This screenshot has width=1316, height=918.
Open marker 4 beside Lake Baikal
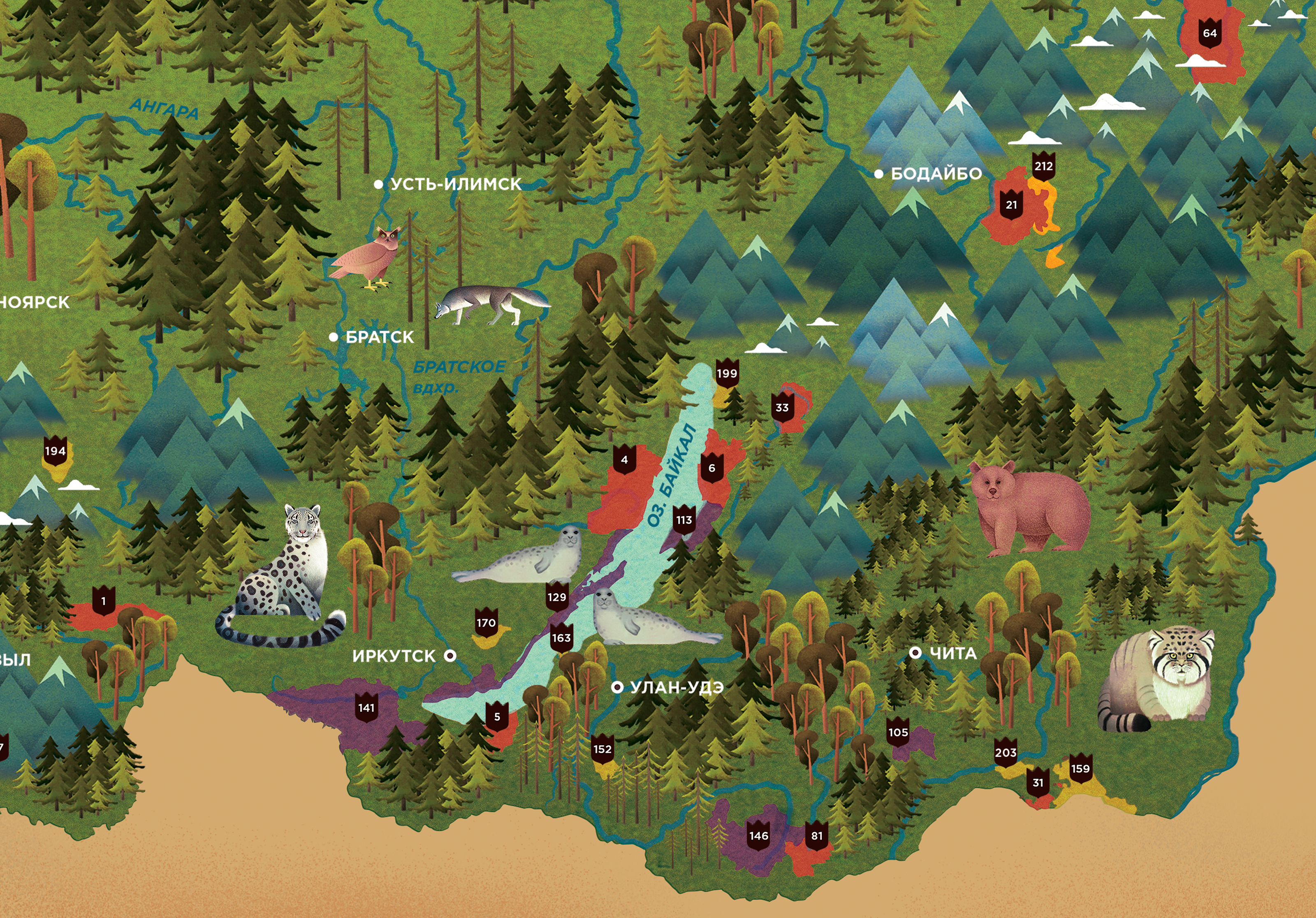[624, 460]
